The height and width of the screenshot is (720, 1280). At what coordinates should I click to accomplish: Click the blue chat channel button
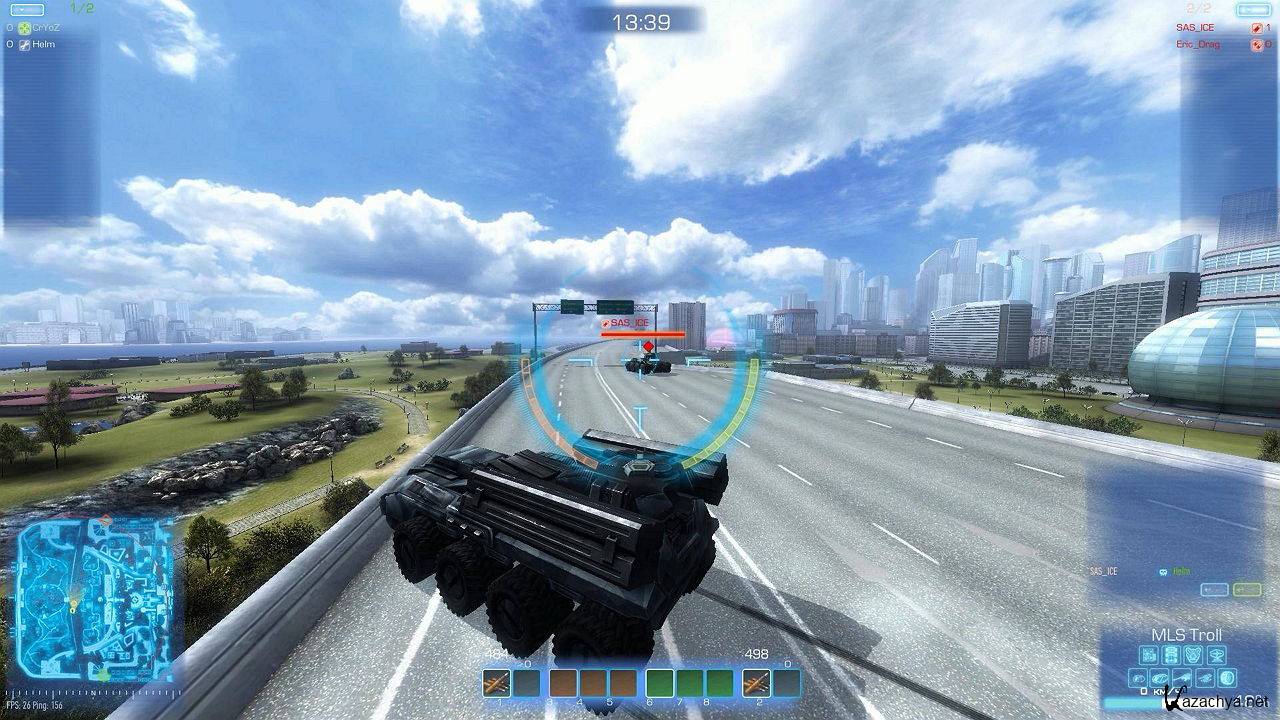(x=1214, y=590)
